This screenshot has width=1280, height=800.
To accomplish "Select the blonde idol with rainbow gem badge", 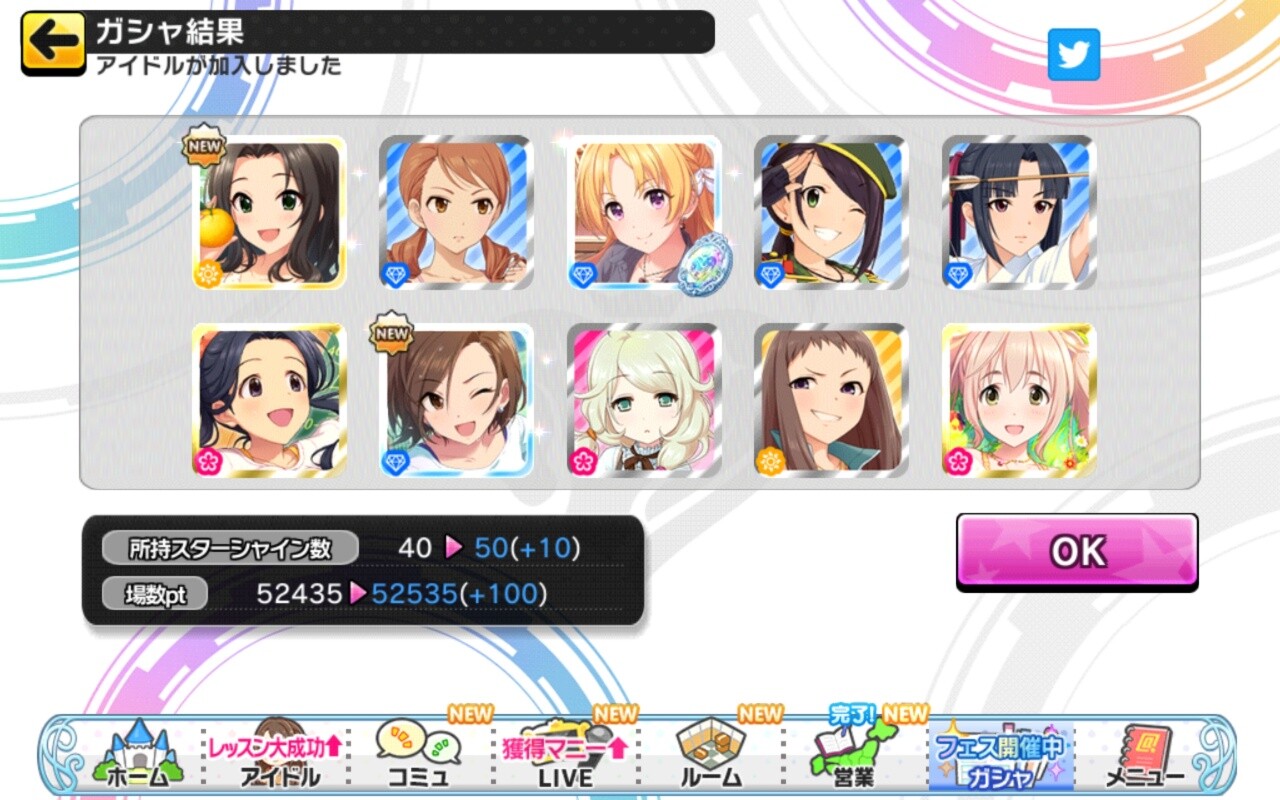I will (644, 213).
